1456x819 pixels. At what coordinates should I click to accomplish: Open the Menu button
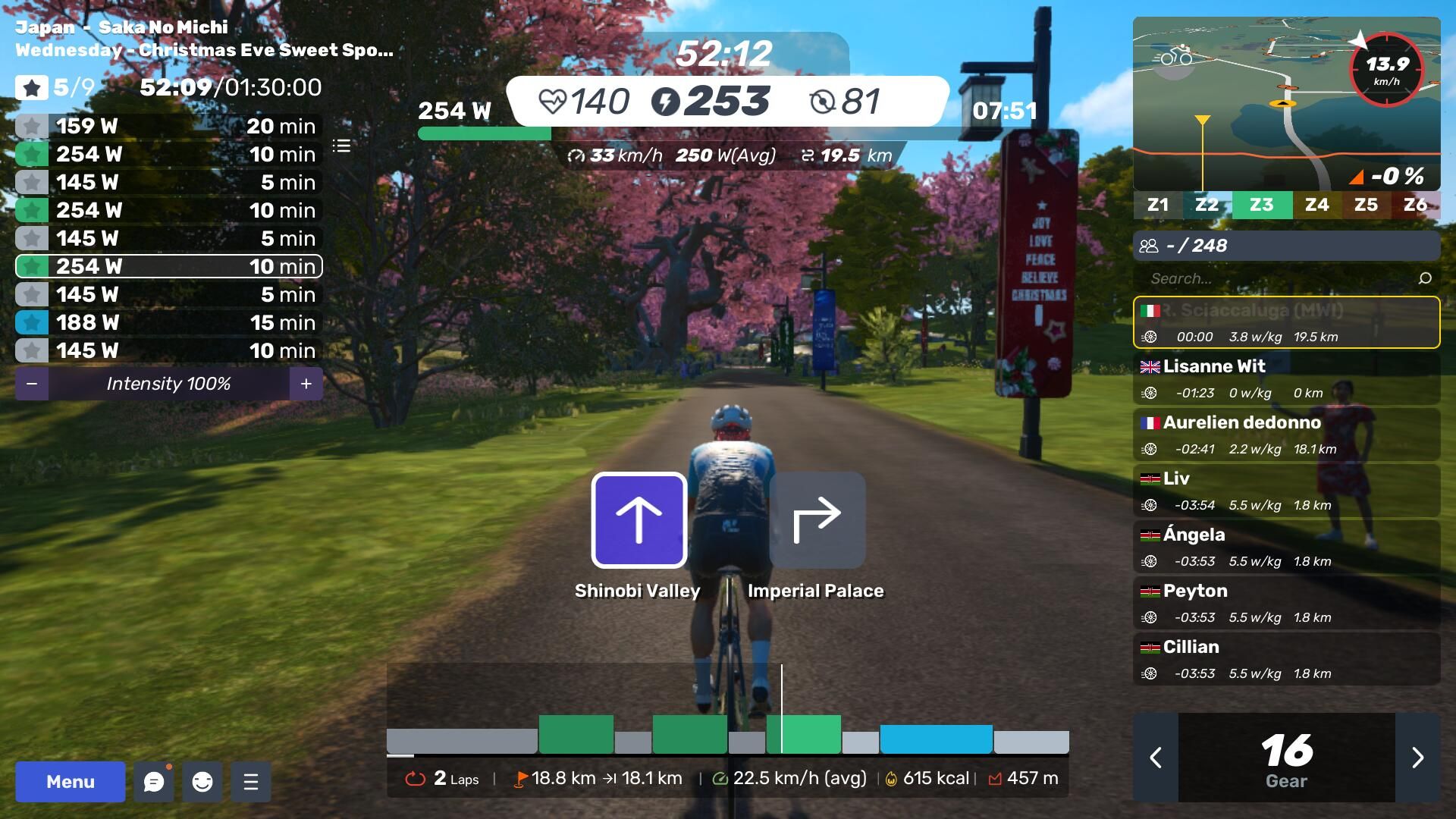(70, 781)
